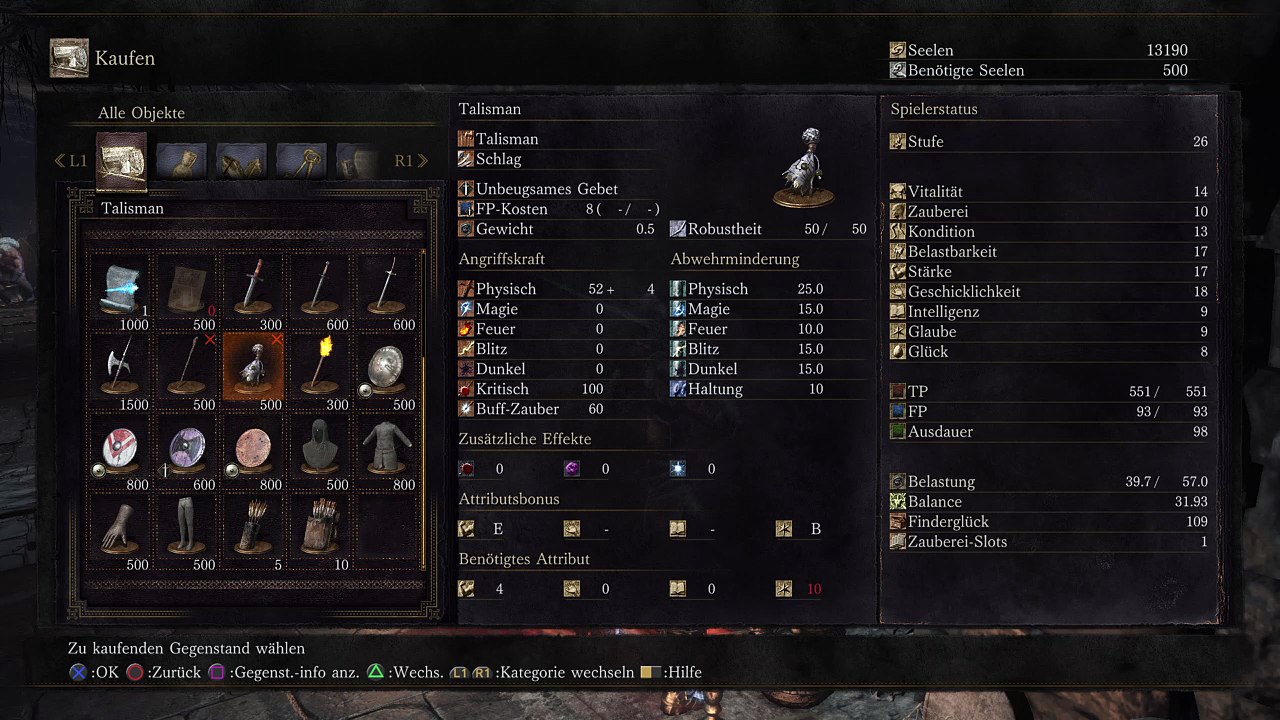Switch to the key items category tab
Image resolution: width=1280 pixels, height=720 pixels.
(x=301, y=160)
